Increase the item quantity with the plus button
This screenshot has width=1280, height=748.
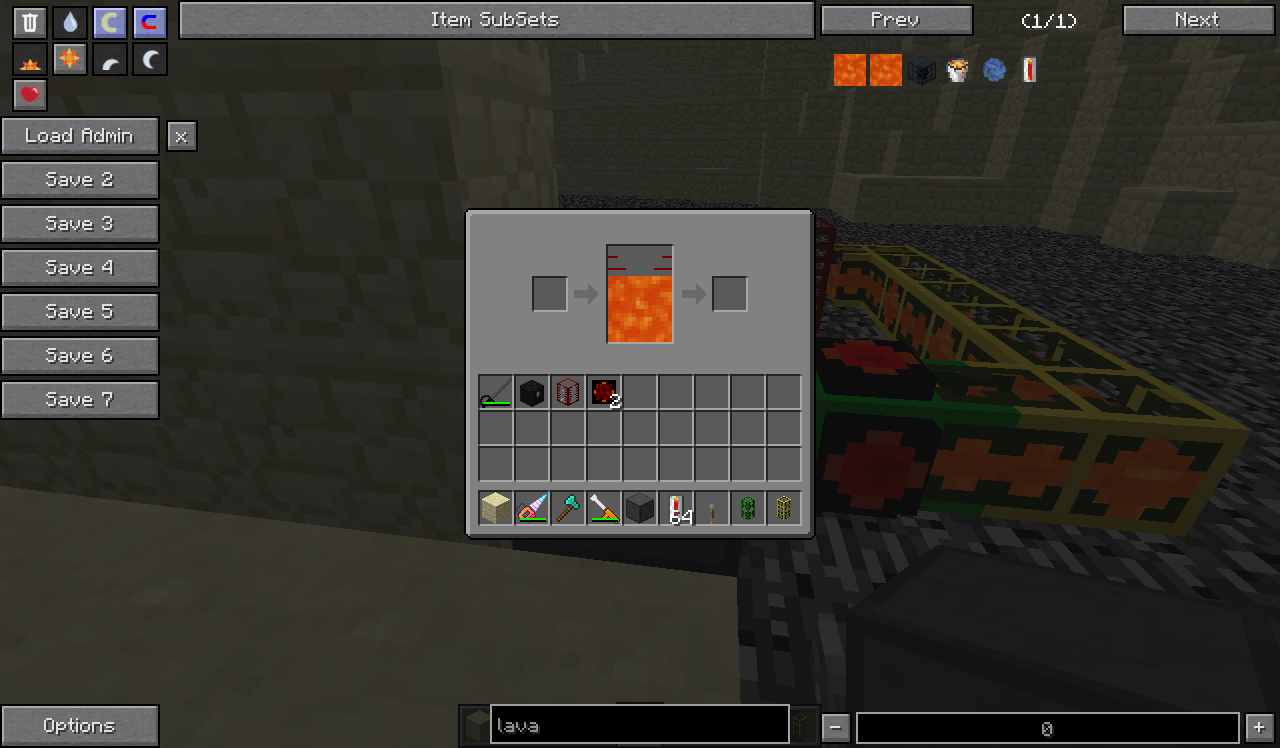pyautogui.click(x=1259, y=728)
